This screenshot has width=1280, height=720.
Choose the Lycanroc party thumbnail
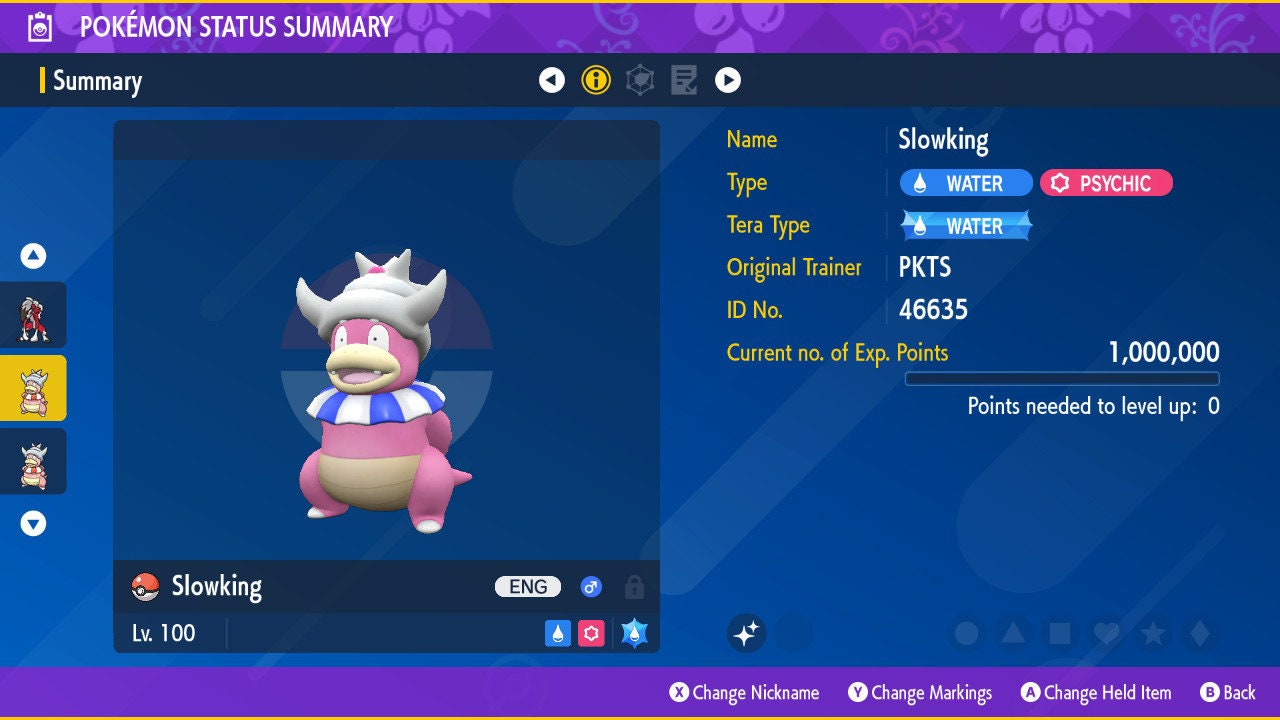click(33, 315)
